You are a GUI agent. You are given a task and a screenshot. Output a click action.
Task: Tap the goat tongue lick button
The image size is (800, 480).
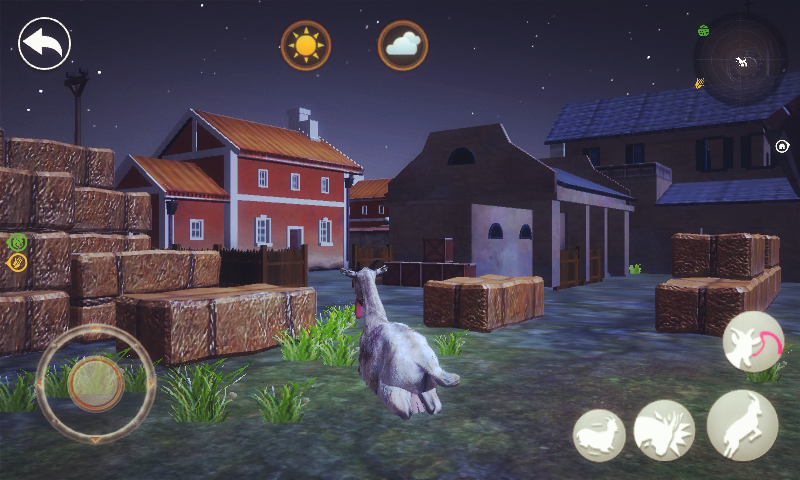click(753, 341)
